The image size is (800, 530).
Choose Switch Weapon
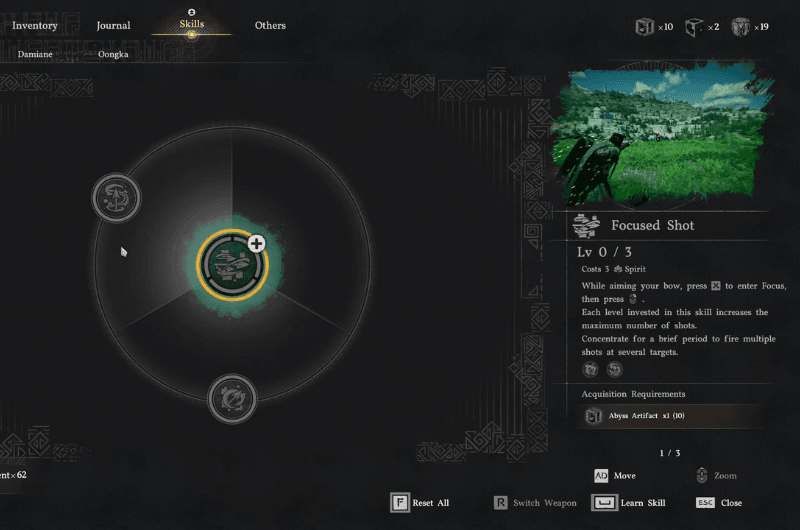point(535,503)
